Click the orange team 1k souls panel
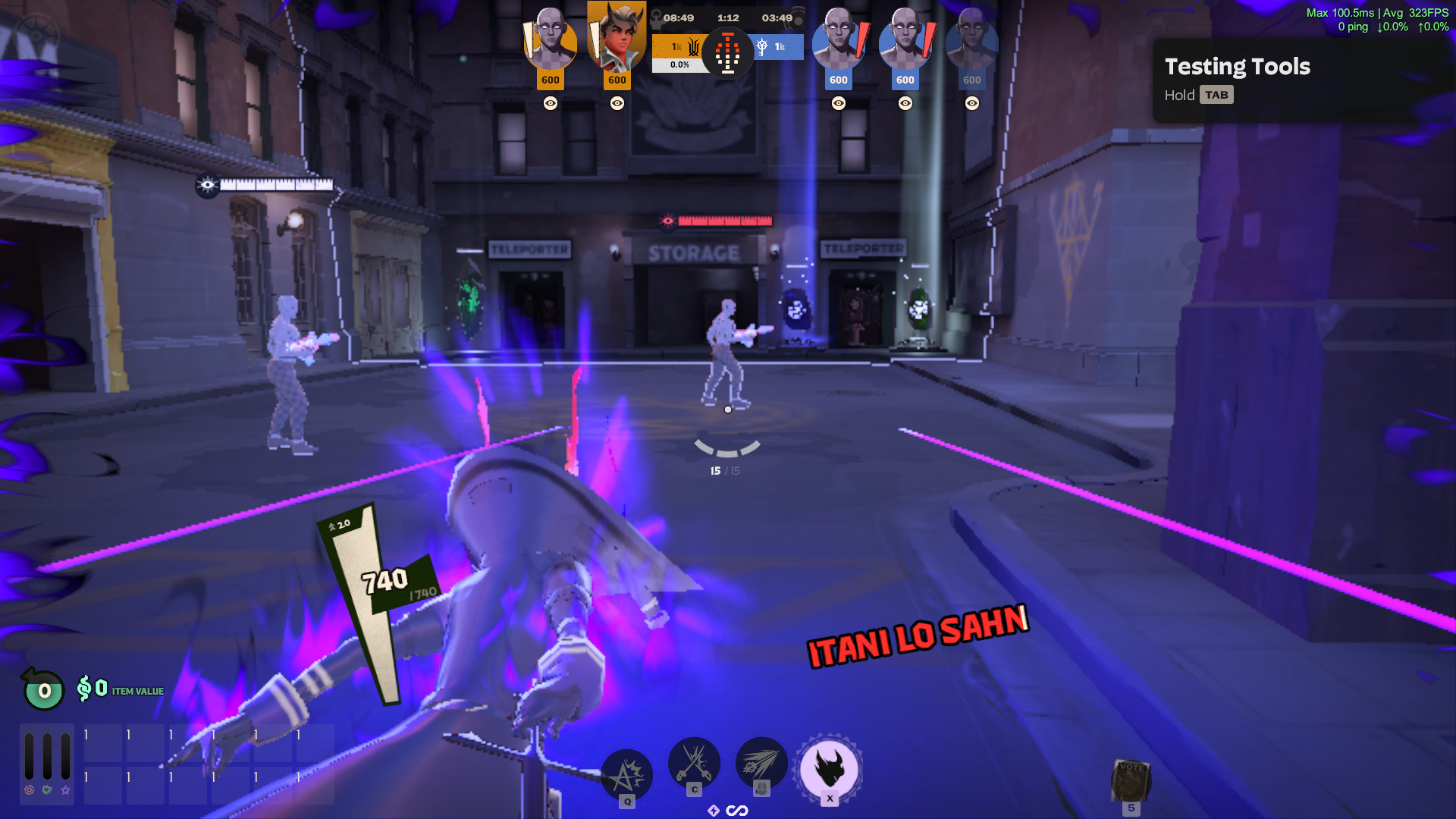 tap(679, 47)
